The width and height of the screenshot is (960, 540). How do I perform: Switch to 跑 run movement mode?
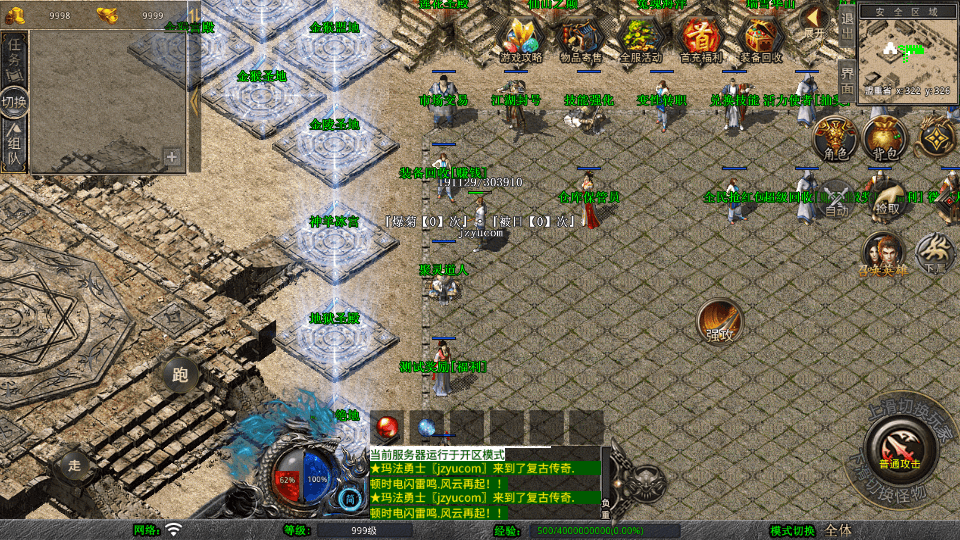tap(180, 375)
